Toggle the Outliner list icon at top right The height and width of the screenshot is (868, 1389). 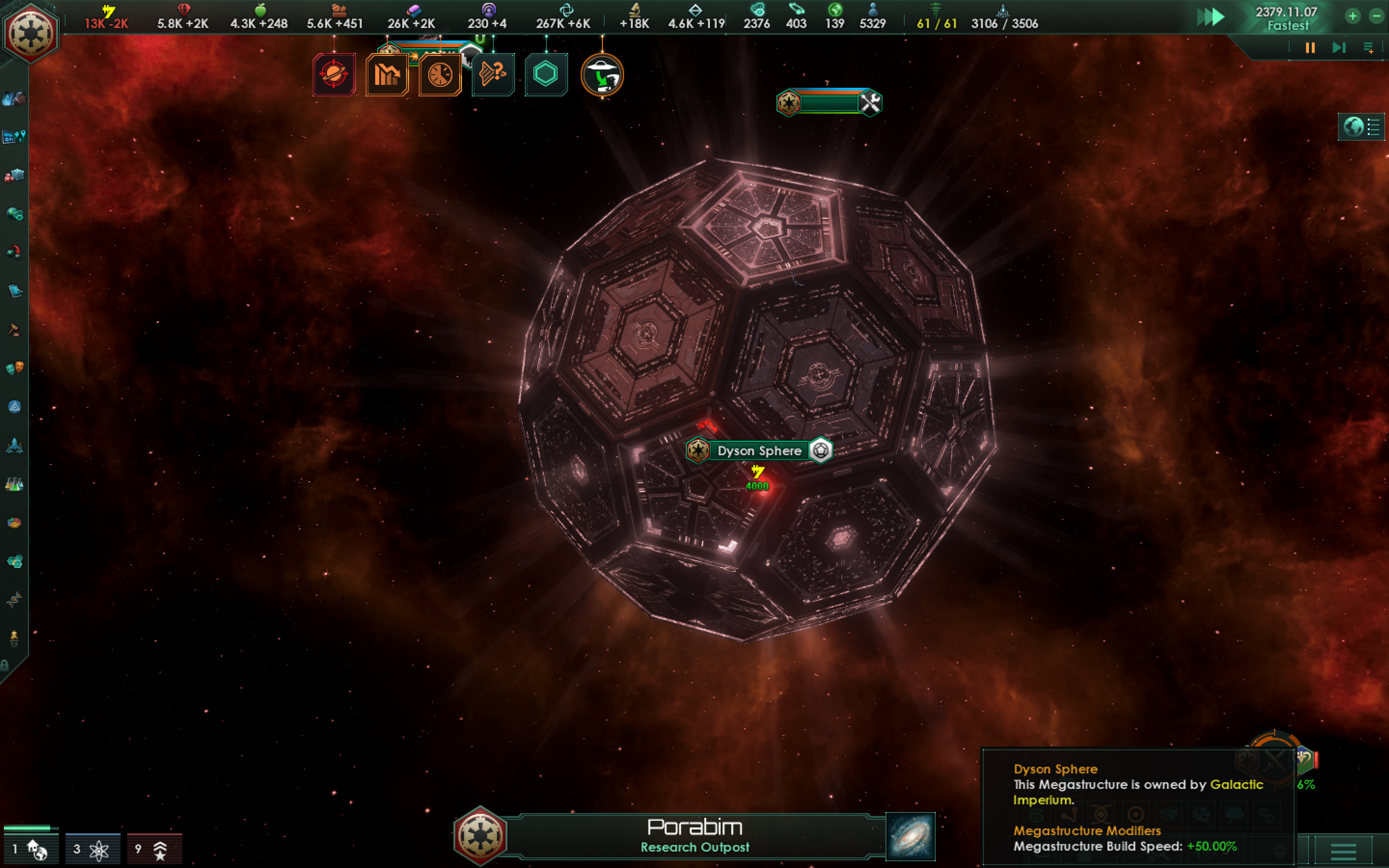(x=1374, y=127)
